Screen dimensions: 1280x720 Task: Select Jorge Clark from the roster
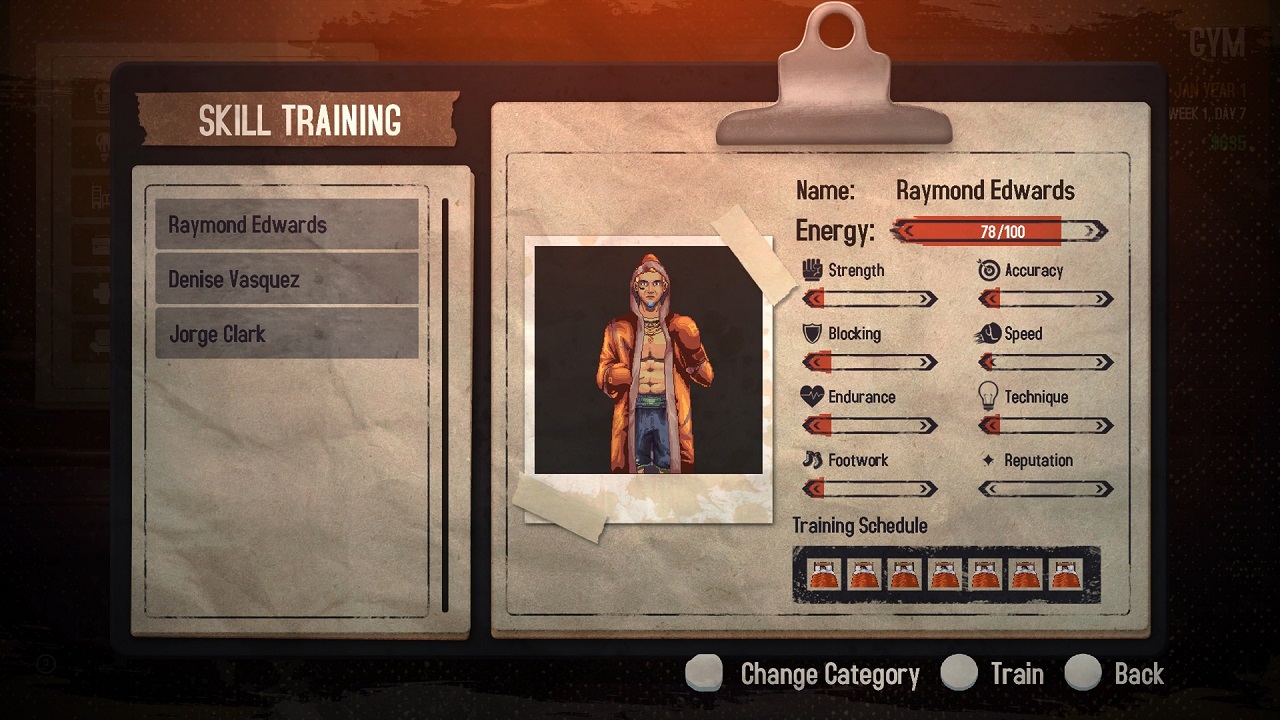[286, 333]
